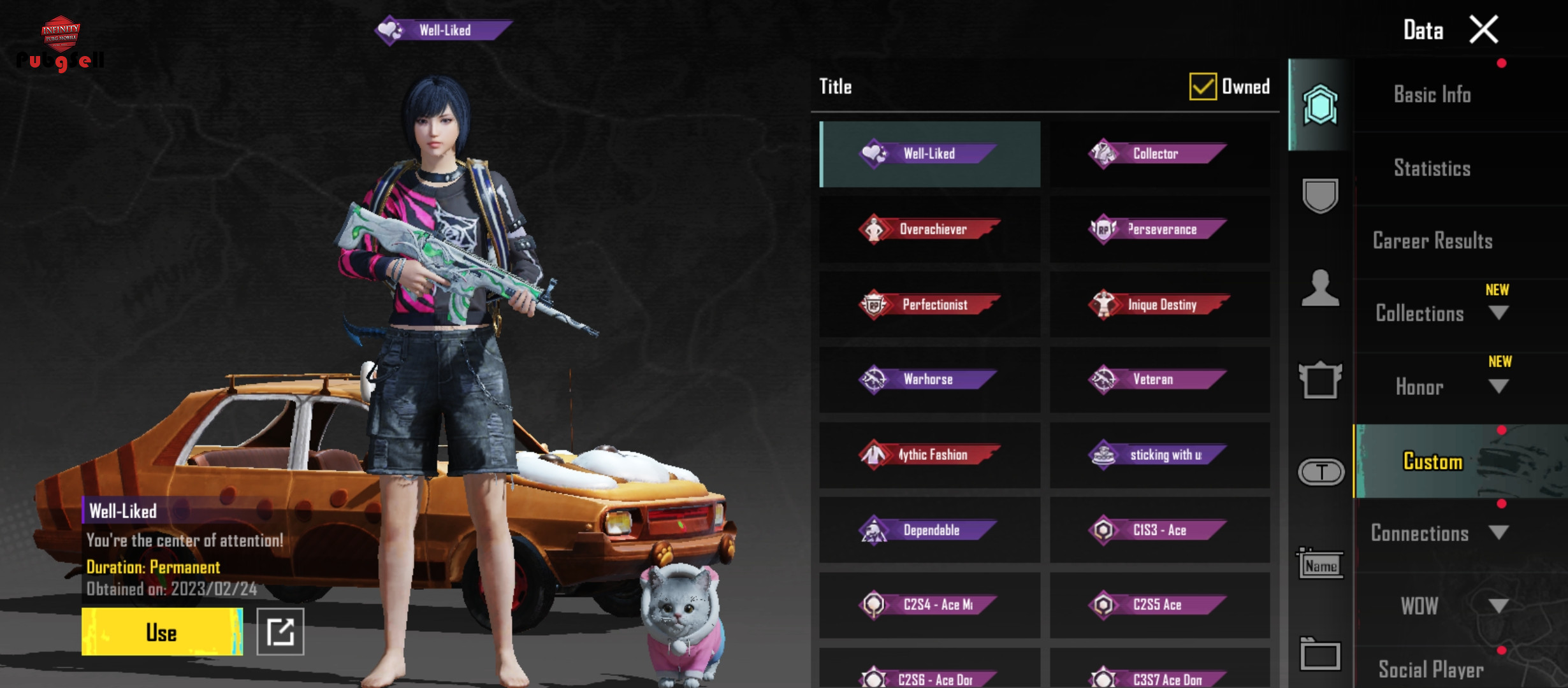Expand the Honor menu

click(1499, 387)
